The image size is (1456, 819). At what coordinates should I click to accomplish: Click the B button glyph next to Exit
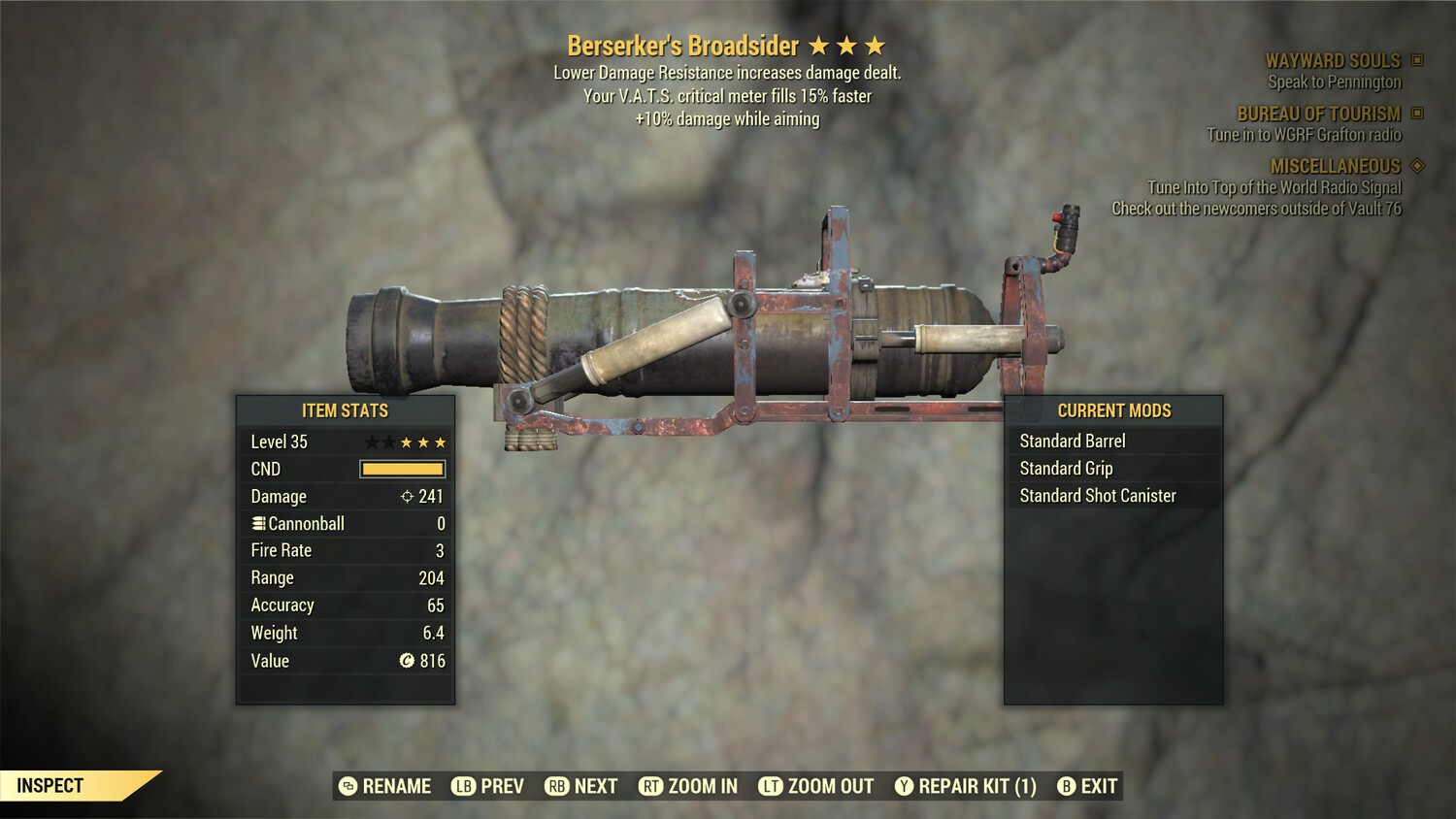pos(1067,786)
